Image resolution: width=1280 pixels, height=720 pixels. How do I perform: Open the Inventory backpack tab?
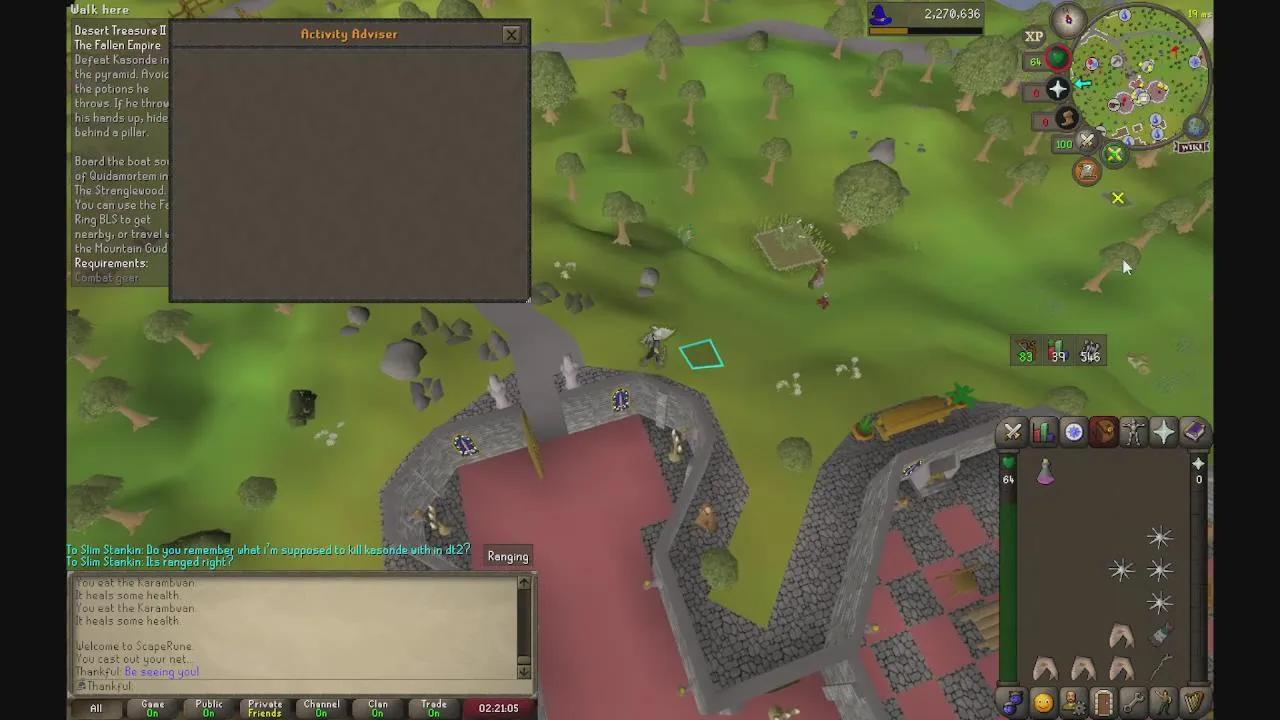1103,432
